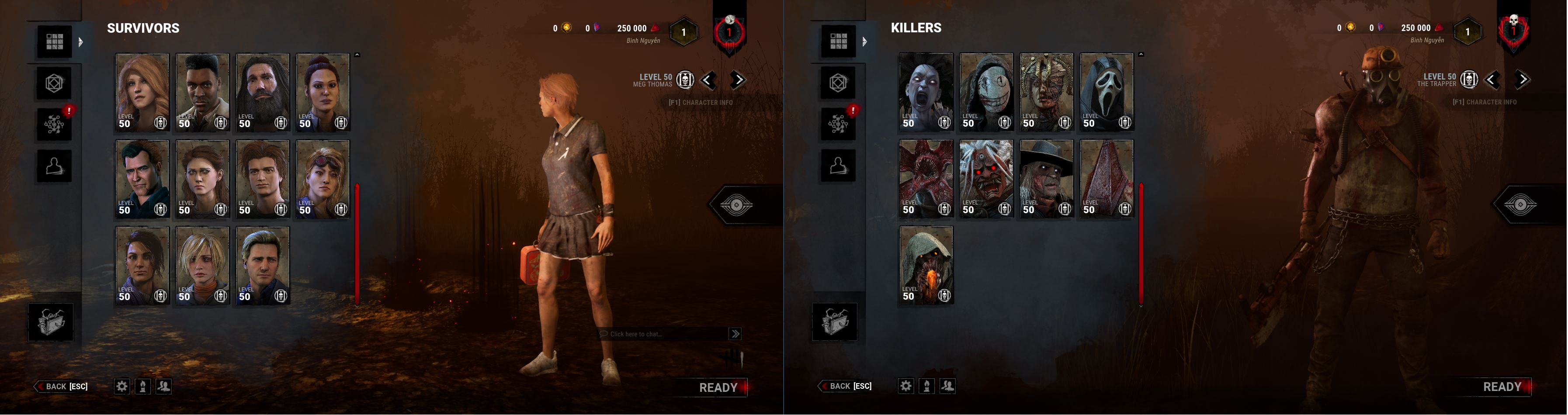The image size is (1568, 415).
Task: Click the prestige skull icon next to Level 50
Action: click(x=685, y=80)
